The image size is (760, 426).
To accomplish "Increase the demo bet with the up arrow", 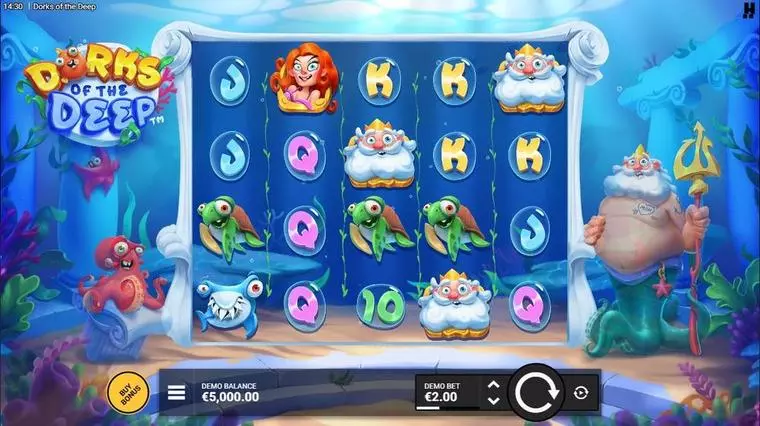I will point(493,384).
